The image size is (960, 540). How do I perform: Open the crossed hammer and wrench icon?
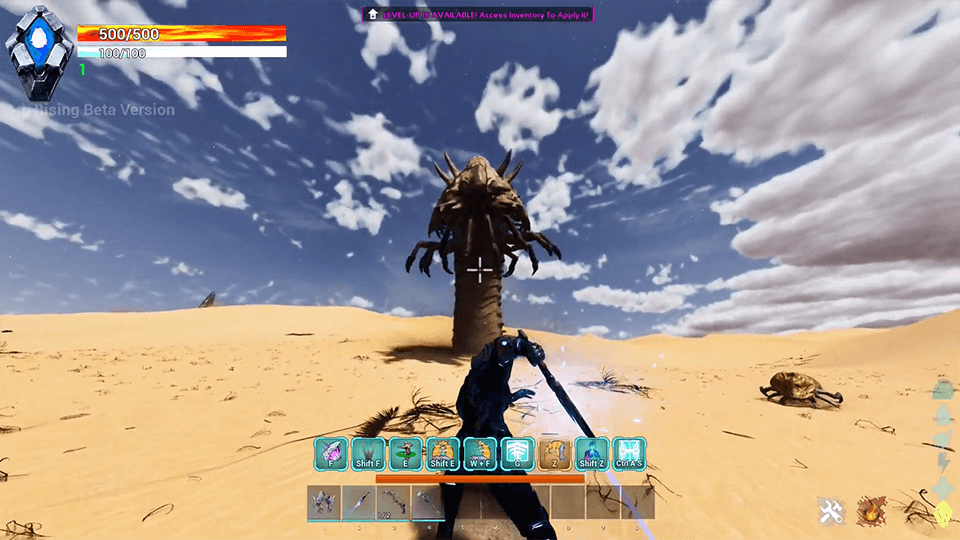click(x=831, y=512)
